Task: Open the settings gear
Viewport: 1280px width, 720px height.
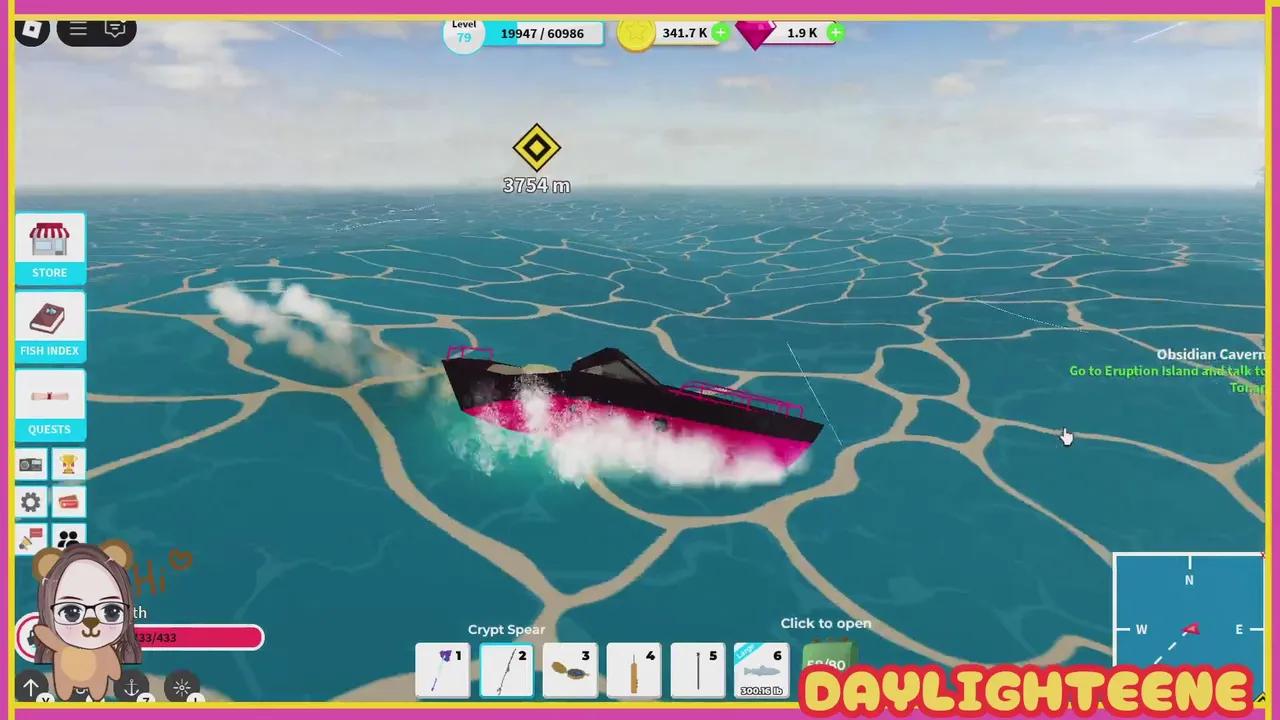Action: coord(30,502)
